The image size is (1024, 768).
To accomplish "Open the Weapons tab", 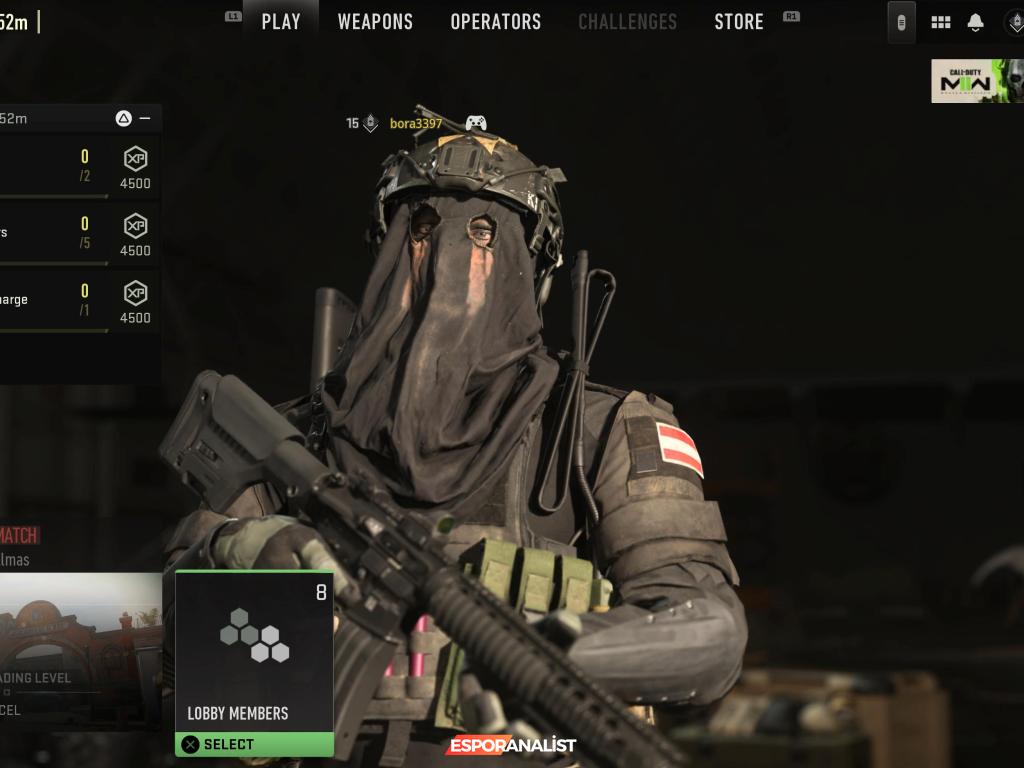I will pos(375,22).
